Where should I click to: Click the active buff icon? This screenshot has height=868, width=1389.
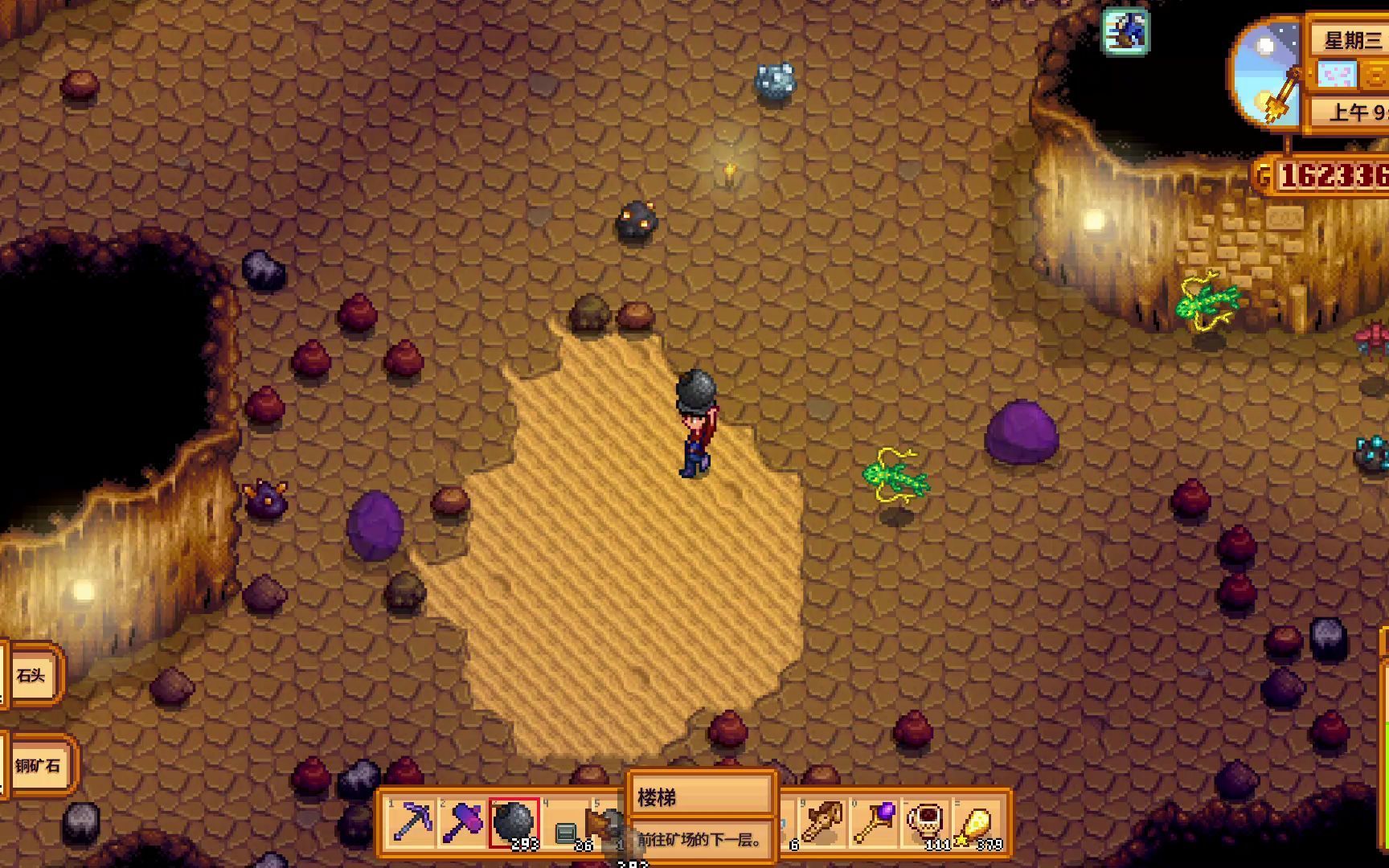(x=1125, y=31)
